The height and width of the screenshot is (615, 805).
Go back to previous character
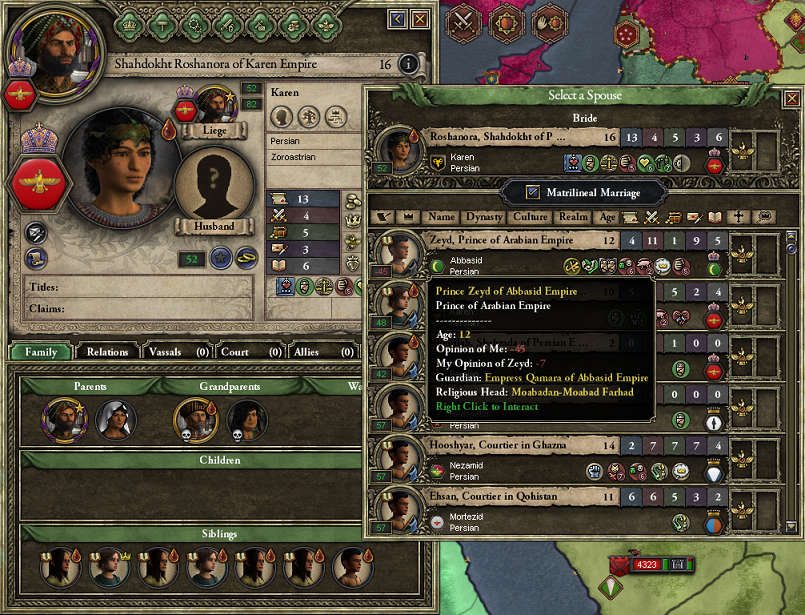pyautogui.click(x=398, y=19)
